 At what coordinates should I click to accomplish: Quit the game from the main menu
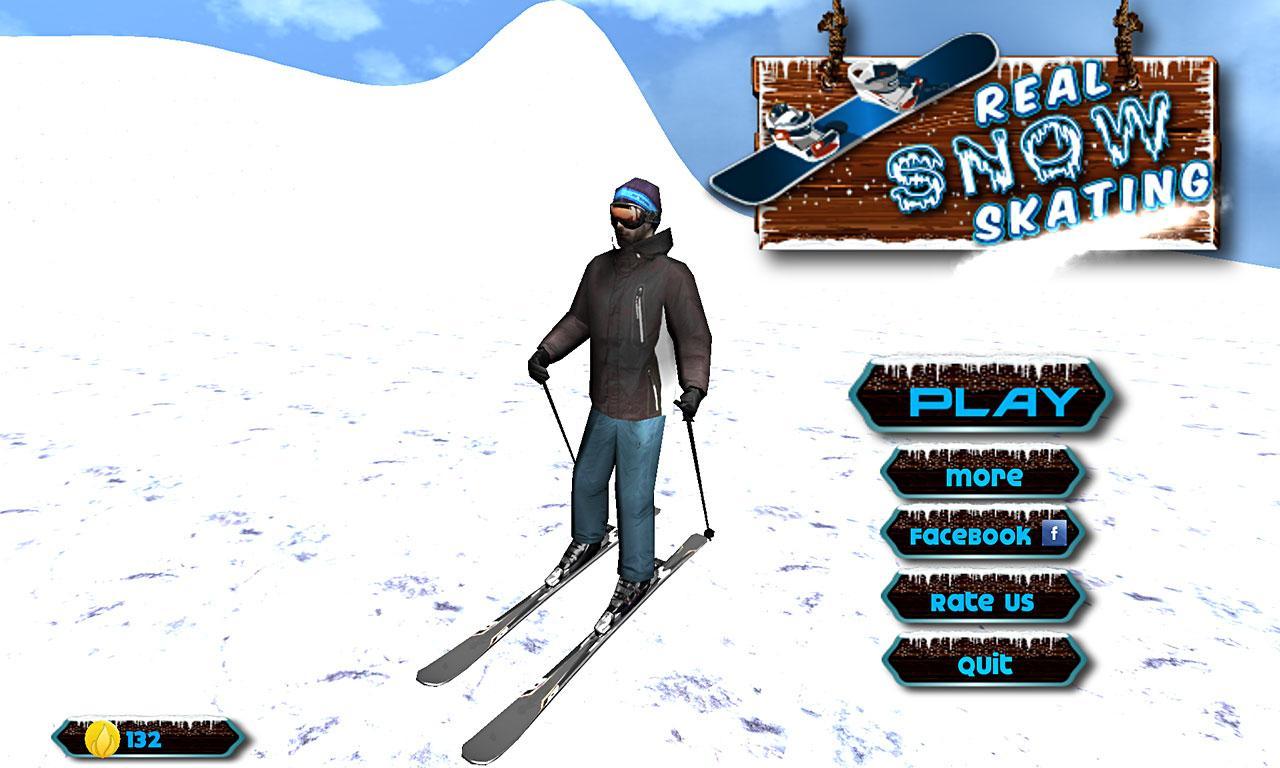[x=985, y=662]
